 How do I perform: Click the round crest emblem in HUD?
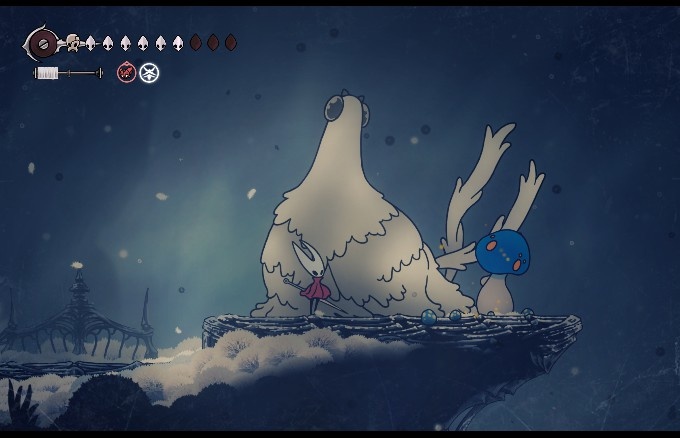point(42,43)
